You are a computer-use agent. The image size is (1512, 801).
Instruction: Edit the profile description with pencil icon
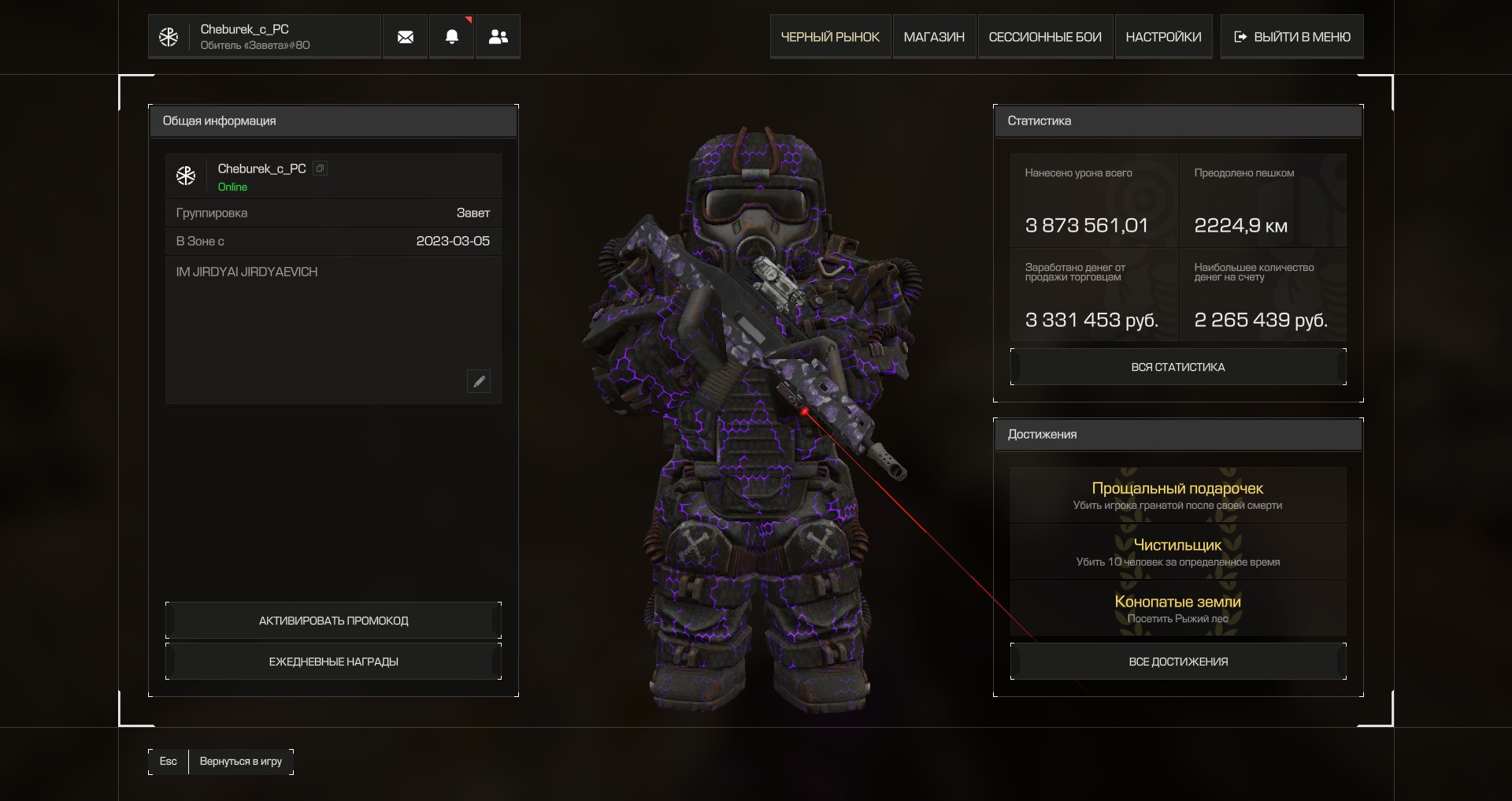[x=479, y=382]
